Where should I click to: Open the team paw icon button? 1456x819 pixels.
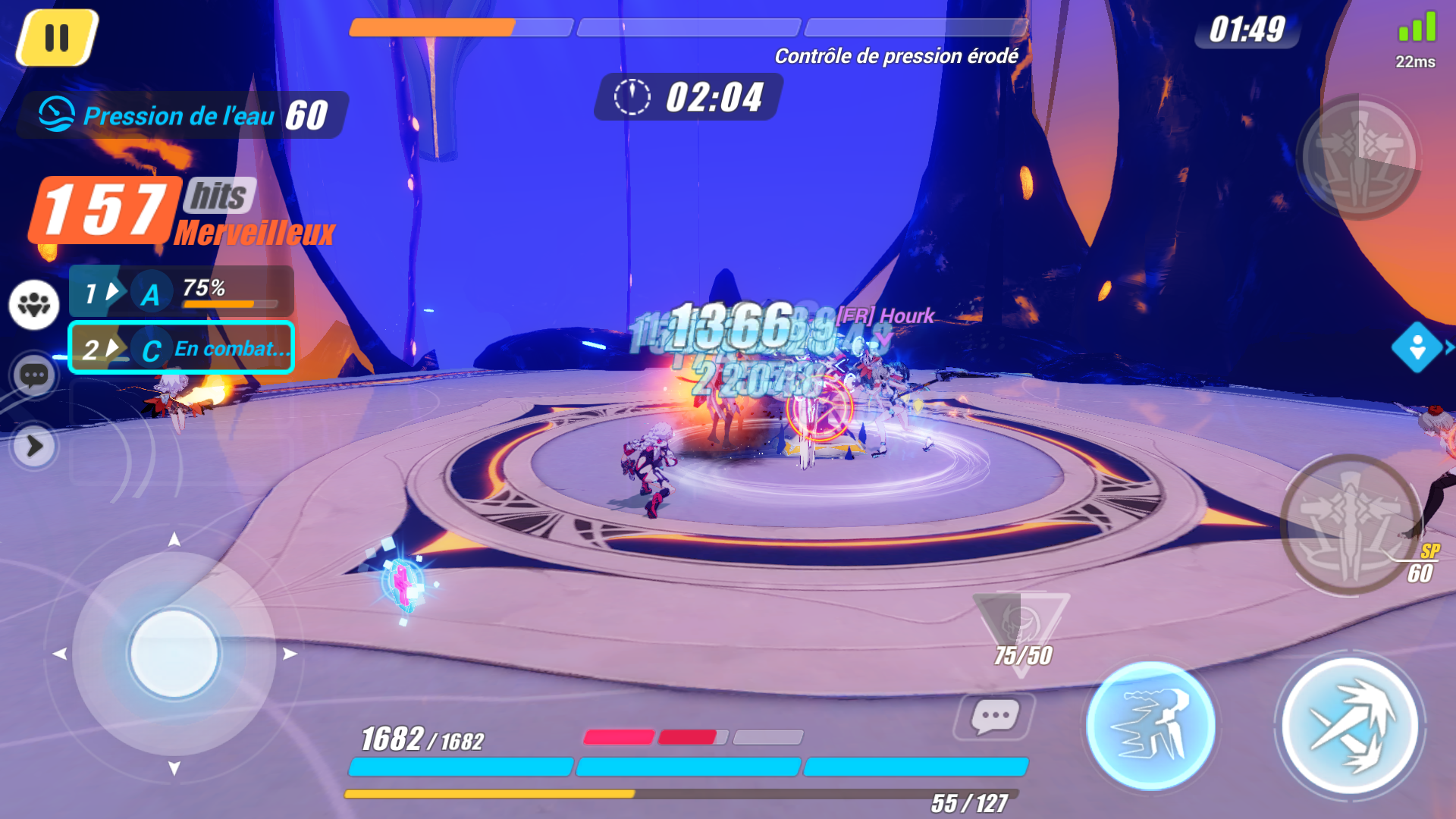coord(34,305)
